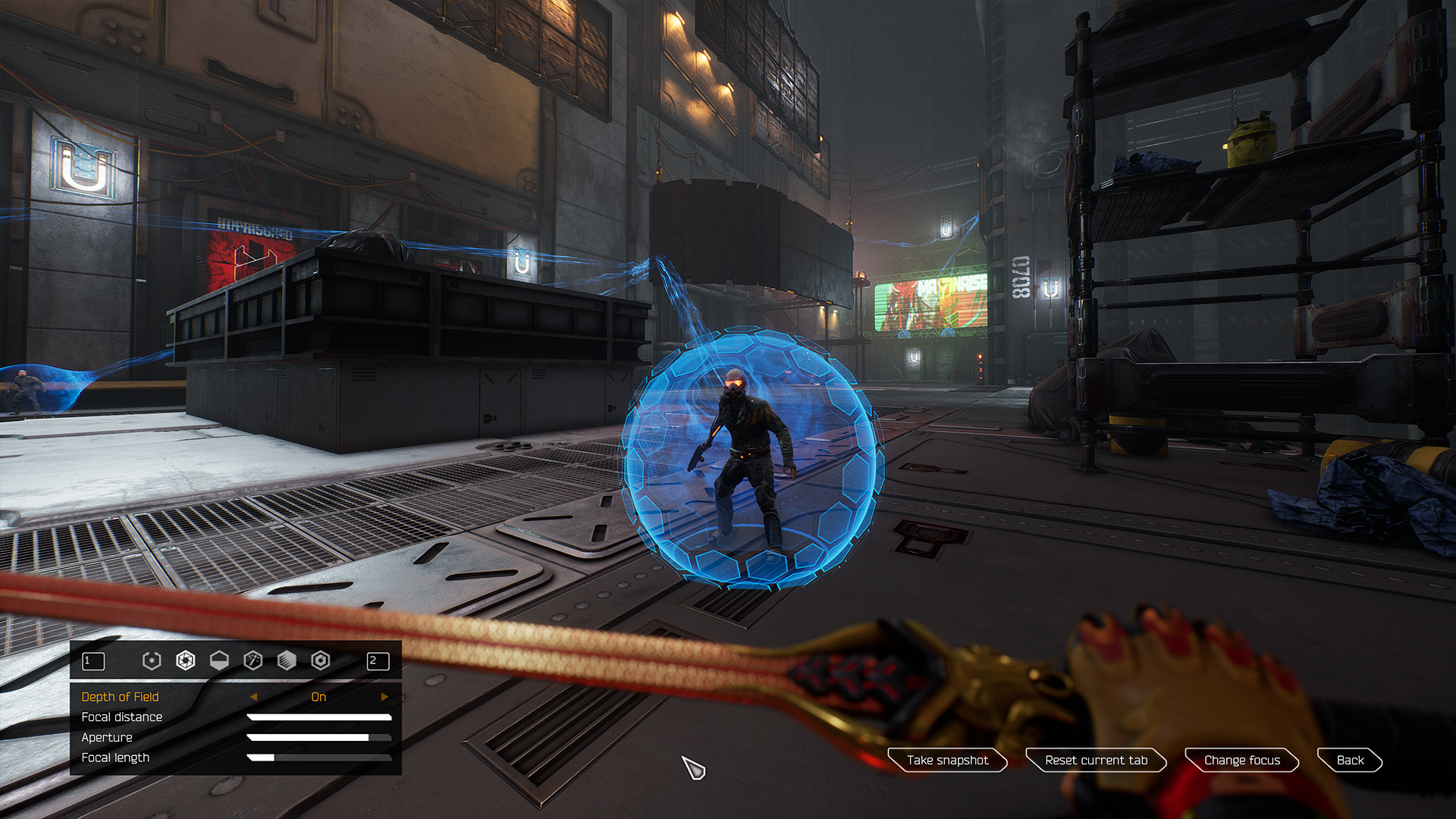Click the Reset current tab button

1096,760
